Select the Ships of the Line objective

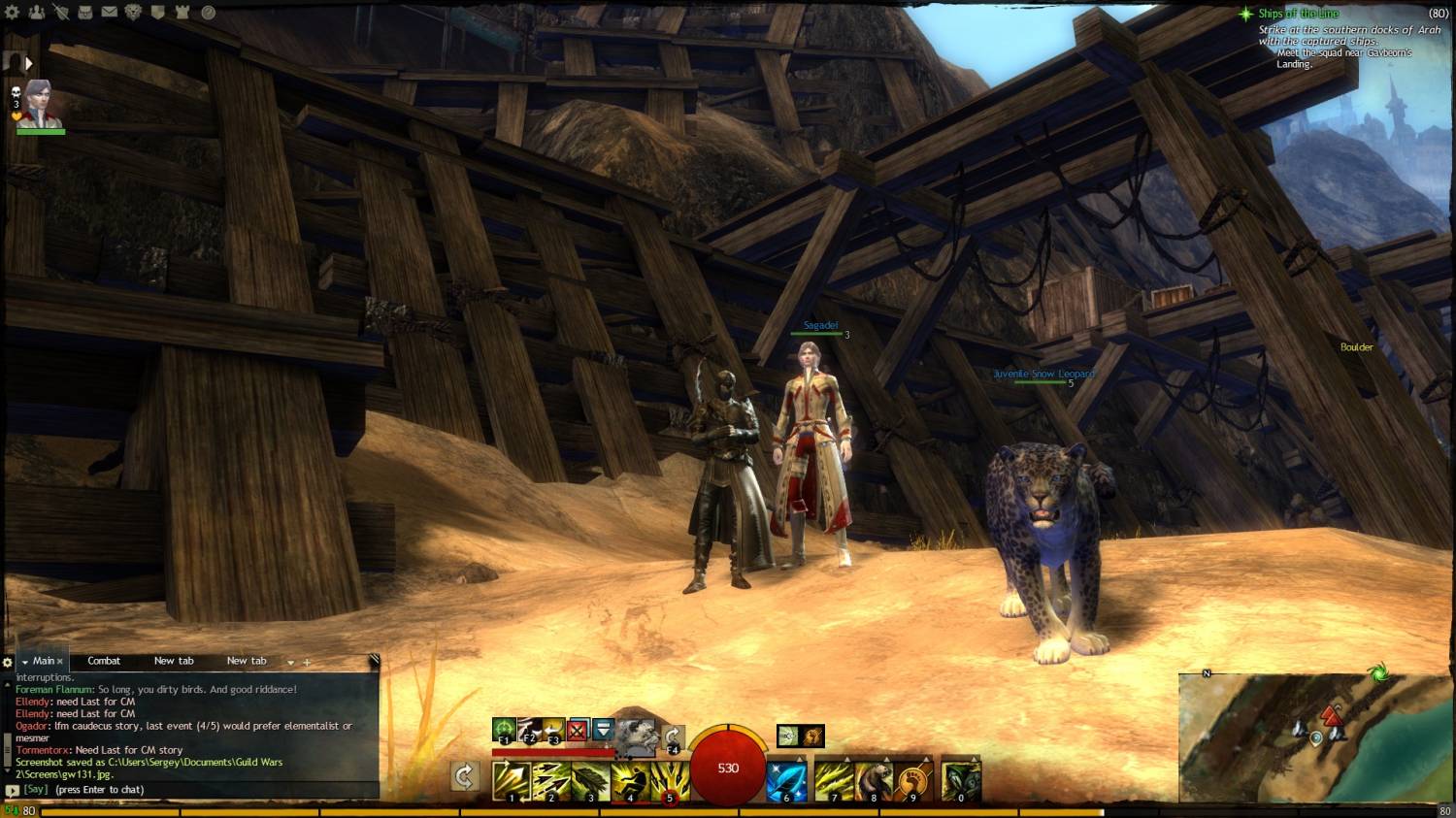point(1298,14)
